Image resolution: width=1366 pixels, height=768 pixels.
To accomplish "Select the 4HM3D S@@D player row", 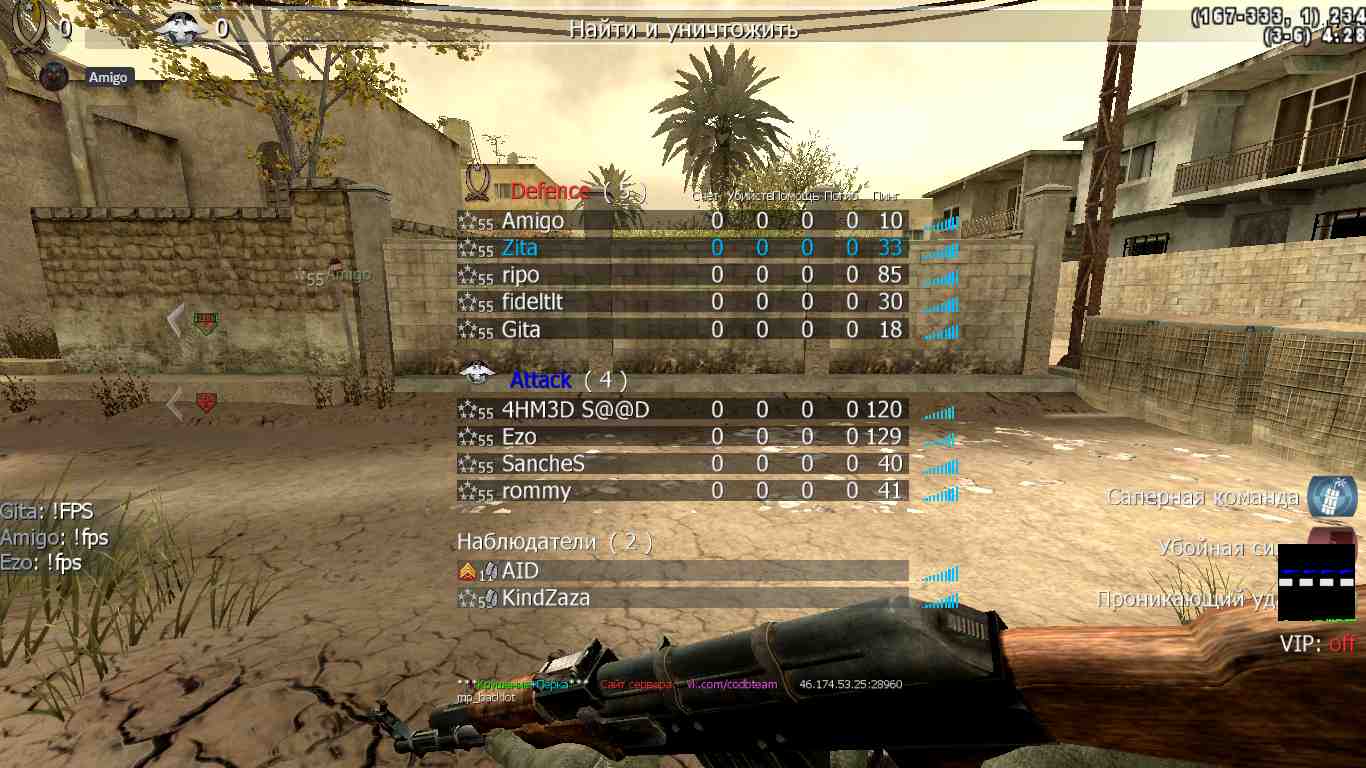I will click(682, 409).
